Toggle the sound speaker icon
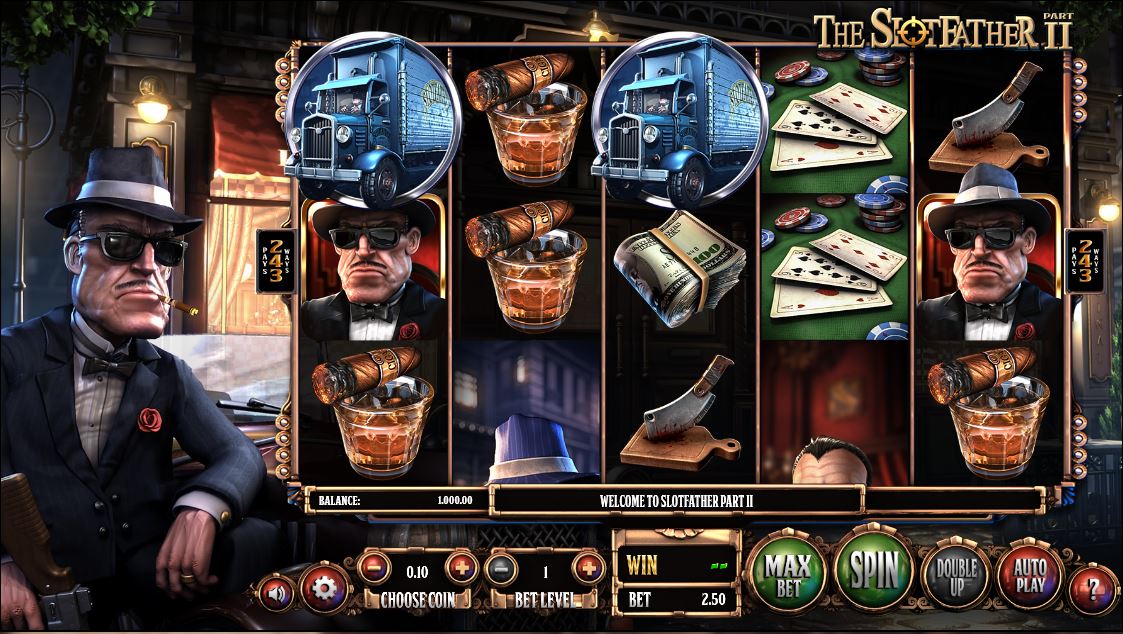Screen dimensions: 1123x634 (276, 593)
